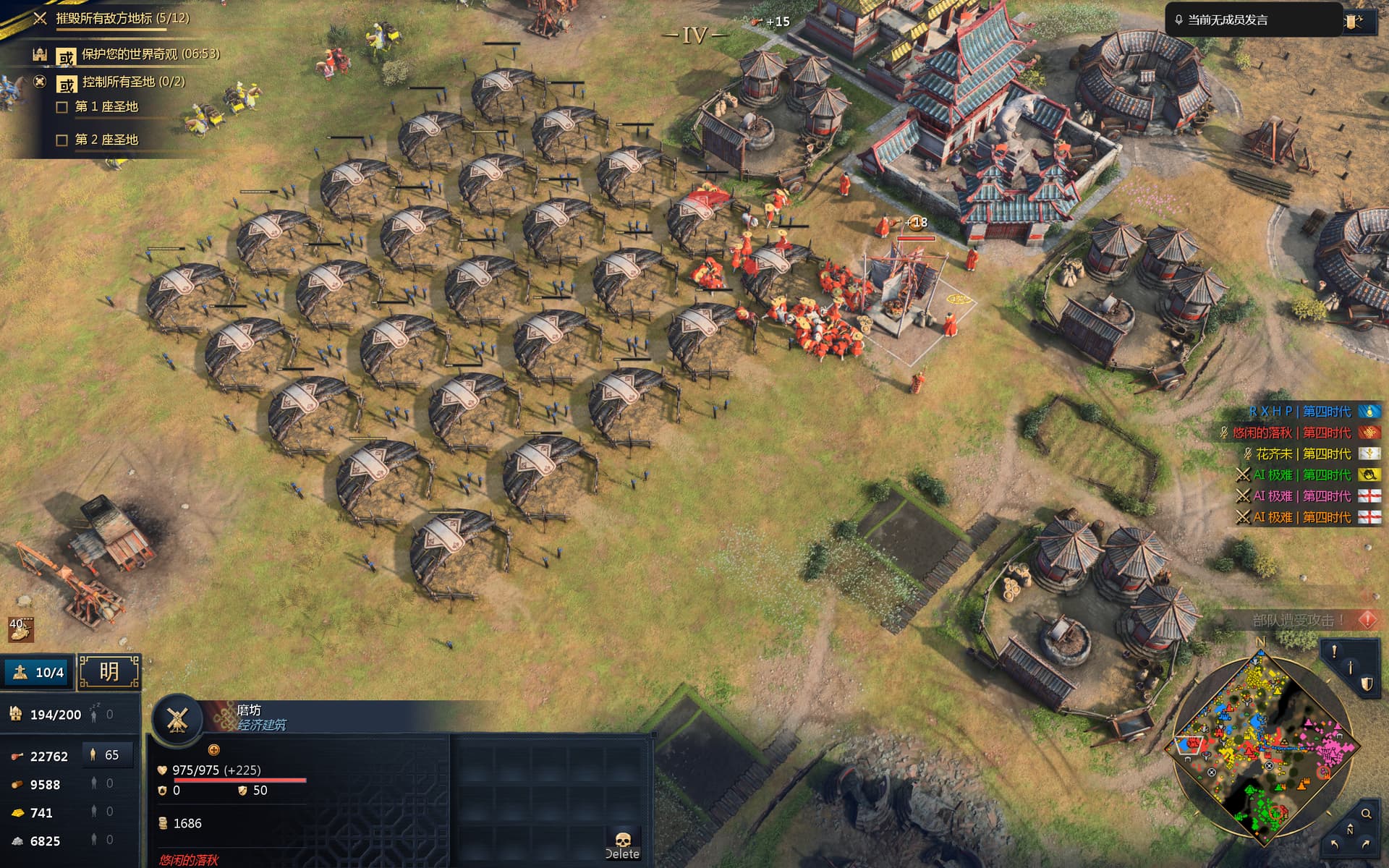Select the 第 1 座圣地 objective entry
The height and width of the screenshot is (868, 1389).
pos(106,107)
